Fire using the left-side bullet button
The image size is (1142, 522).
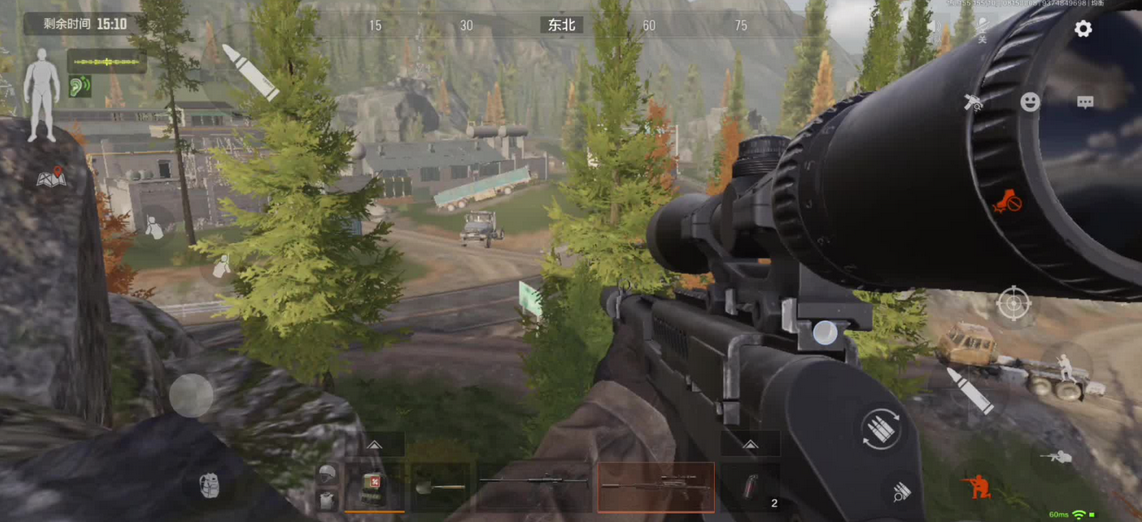pos(249,71)
